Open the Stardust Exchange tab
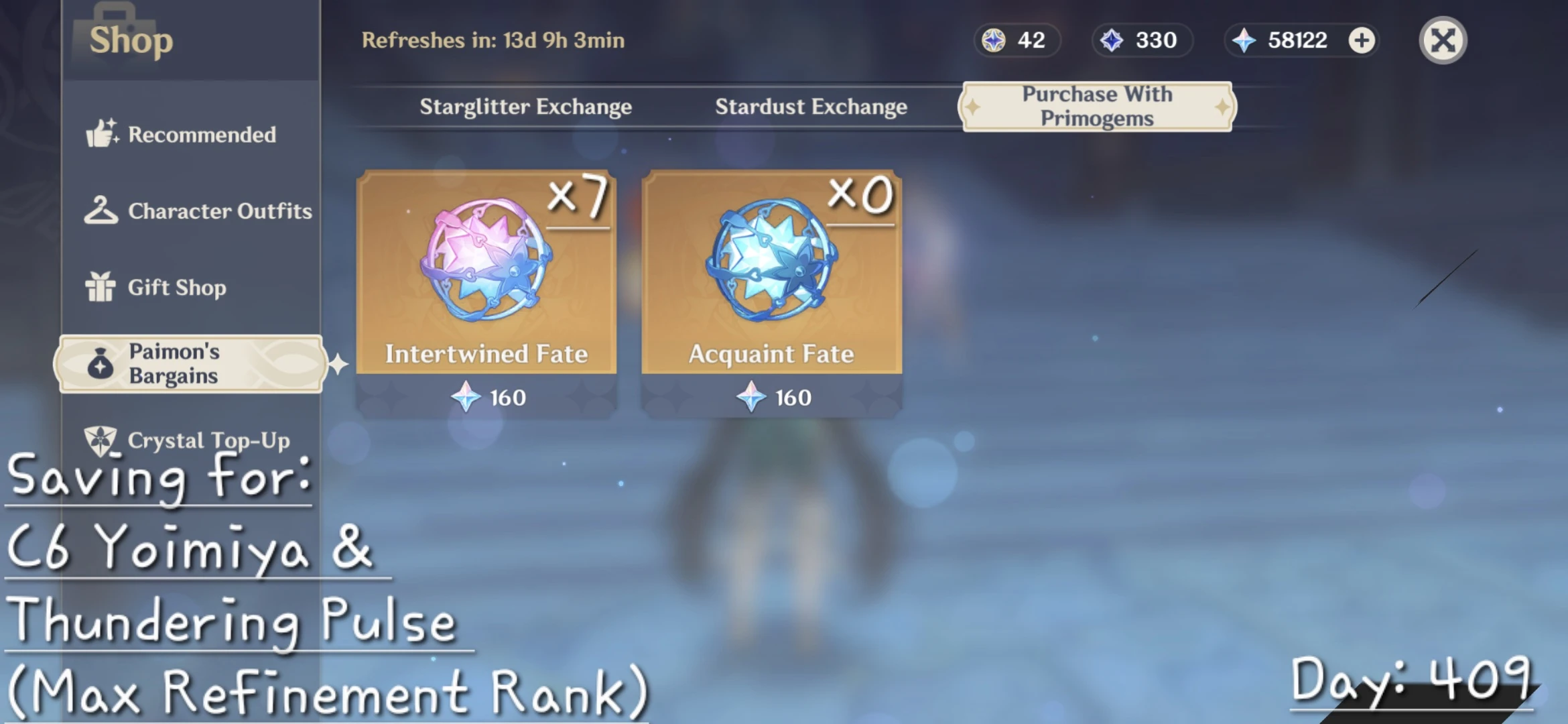This screenshot has width=1568, height=724. point(811,106)
